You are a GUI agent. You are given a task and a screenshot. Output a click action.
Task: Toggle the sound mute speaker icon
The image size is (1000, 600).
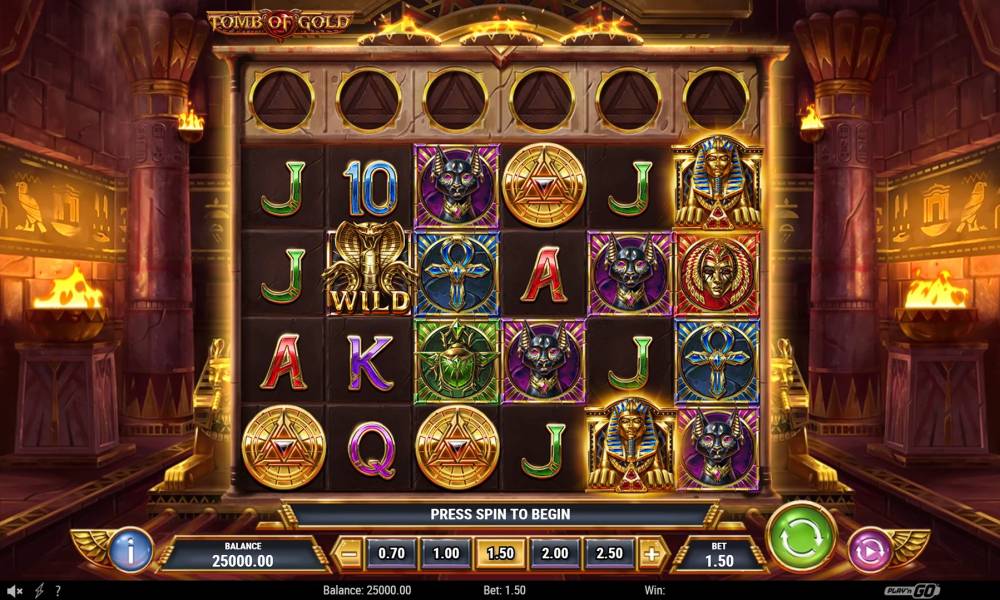15,591
